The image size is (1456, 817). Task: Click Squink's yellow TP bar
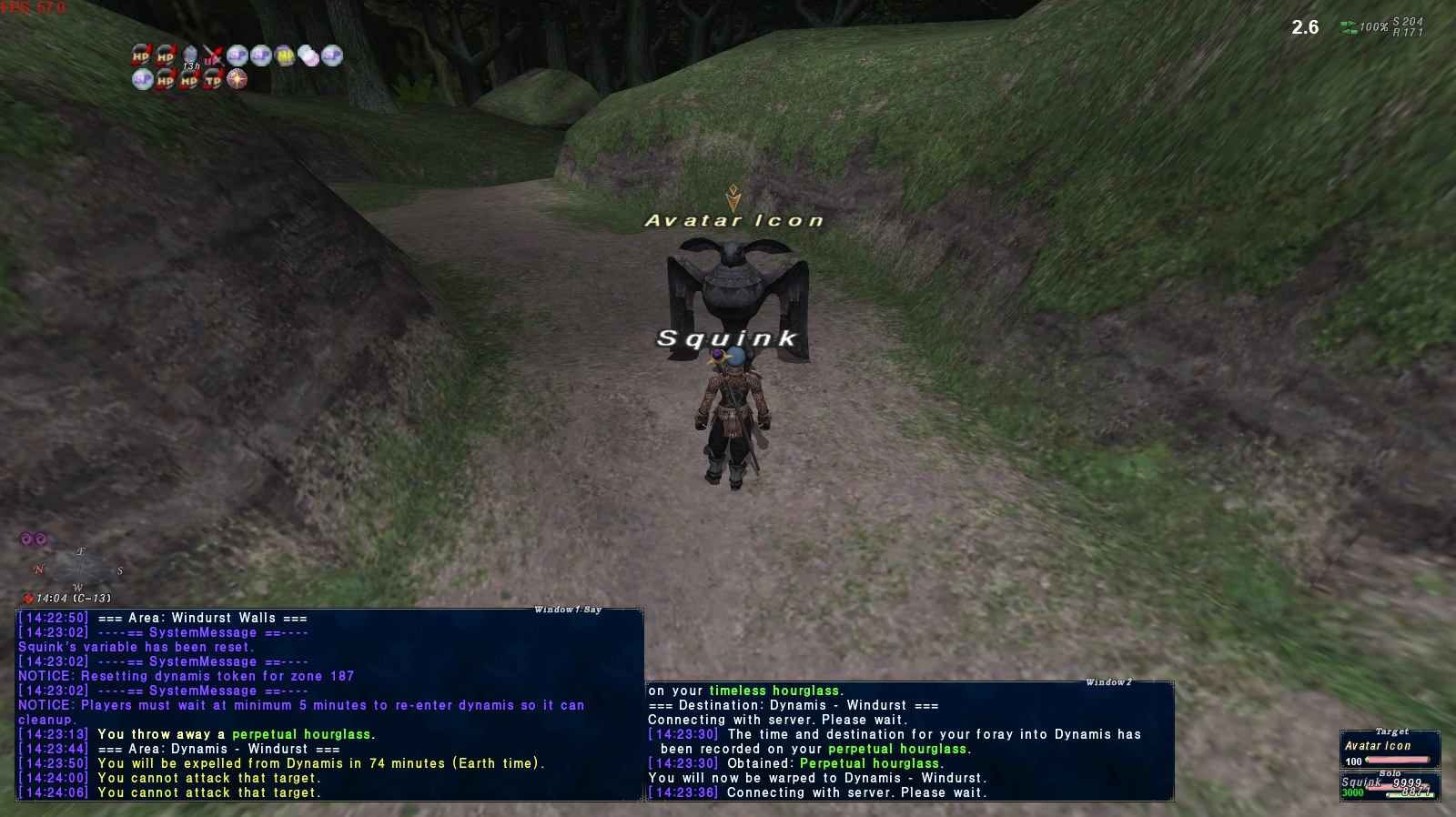coord(1412,795)
